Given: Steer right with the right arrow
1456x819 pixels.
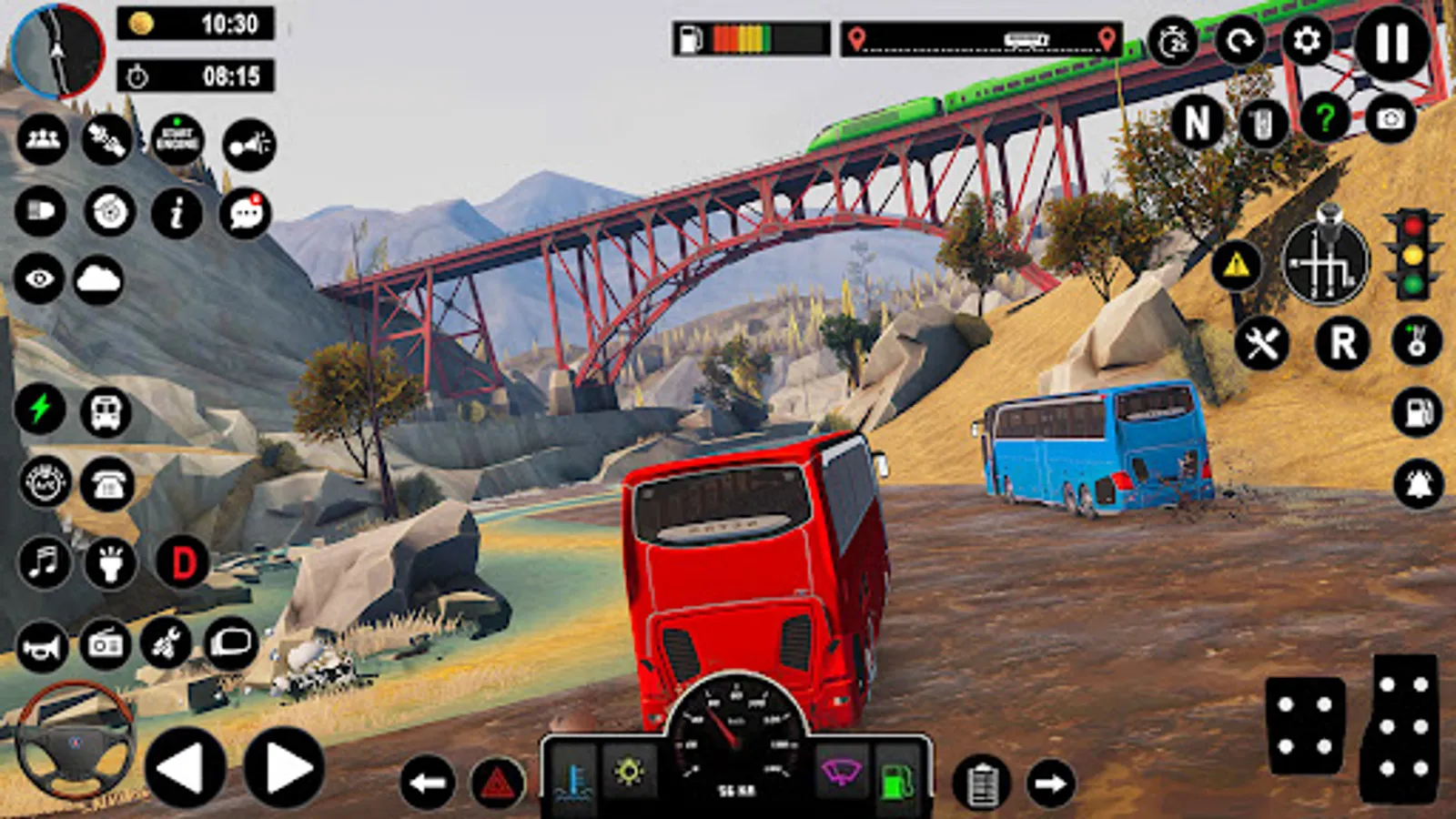Looking at the screenshot, I should (284, 769).
